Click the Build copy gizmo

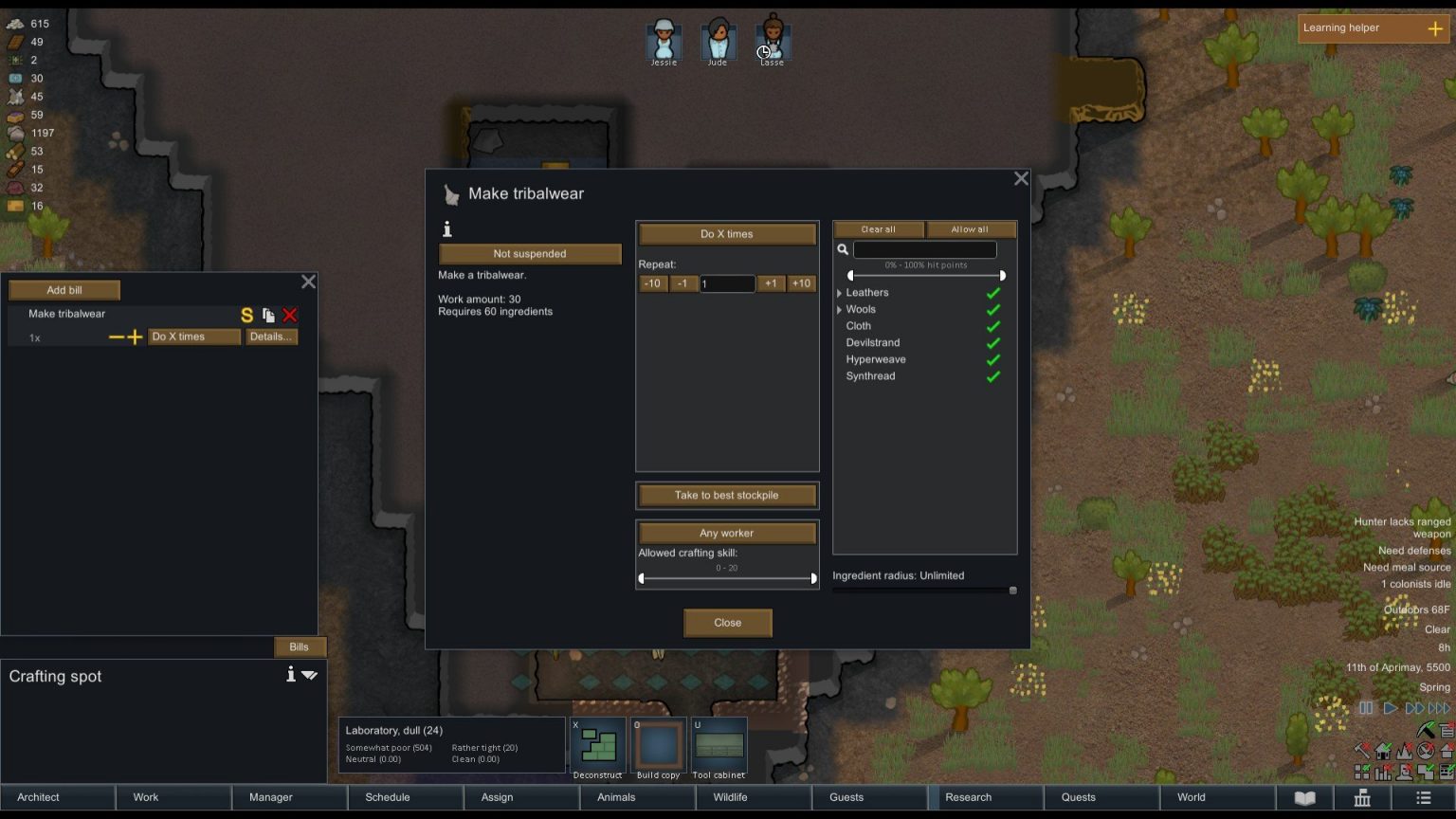coord(658,746)
